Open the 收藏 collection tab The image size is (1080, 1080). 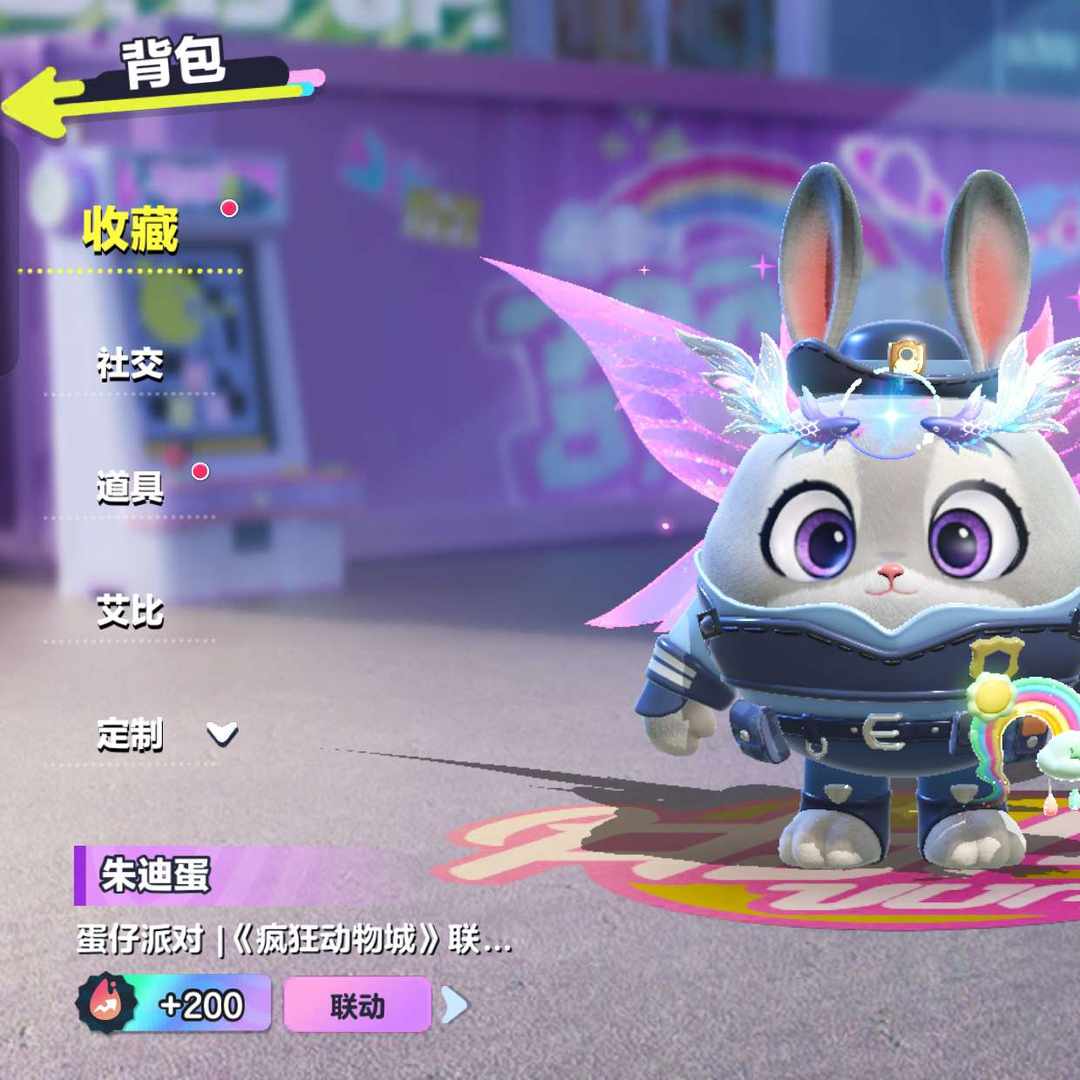(130, 231)
